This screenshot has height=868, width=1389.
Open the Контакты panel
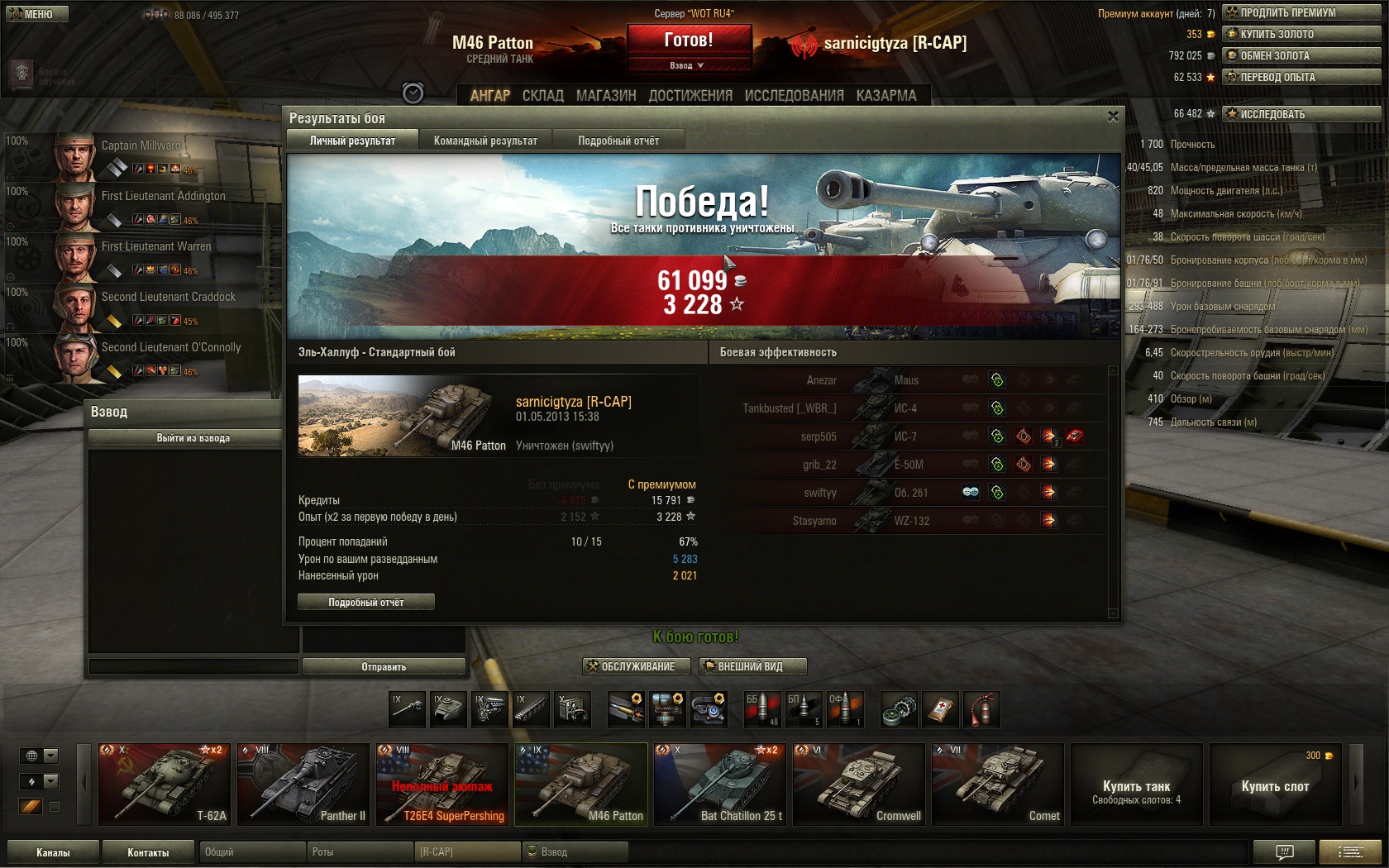tap(148, 852)
